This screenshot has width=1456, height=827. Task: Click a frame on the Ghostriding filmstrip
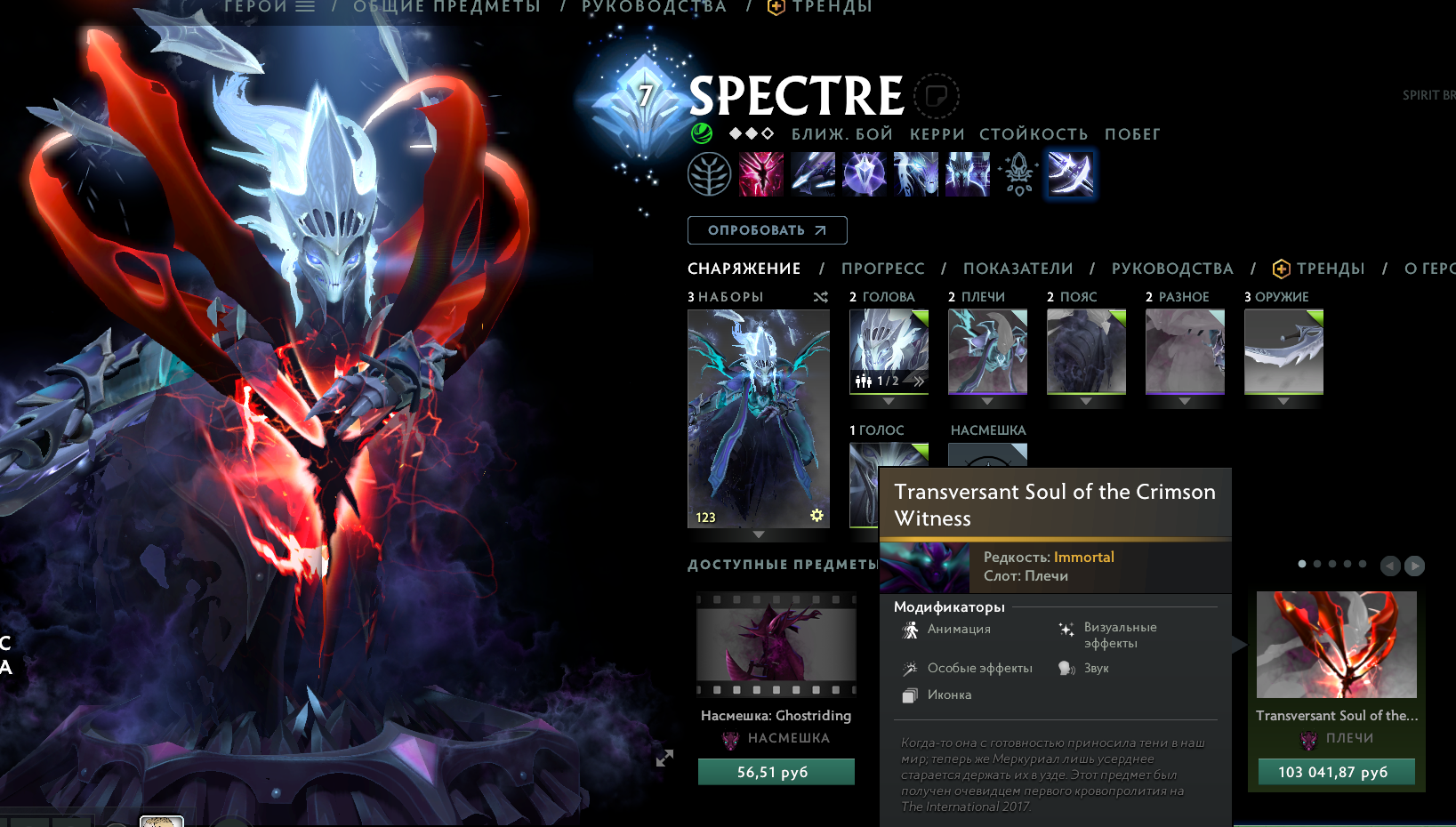coord(775,645)
